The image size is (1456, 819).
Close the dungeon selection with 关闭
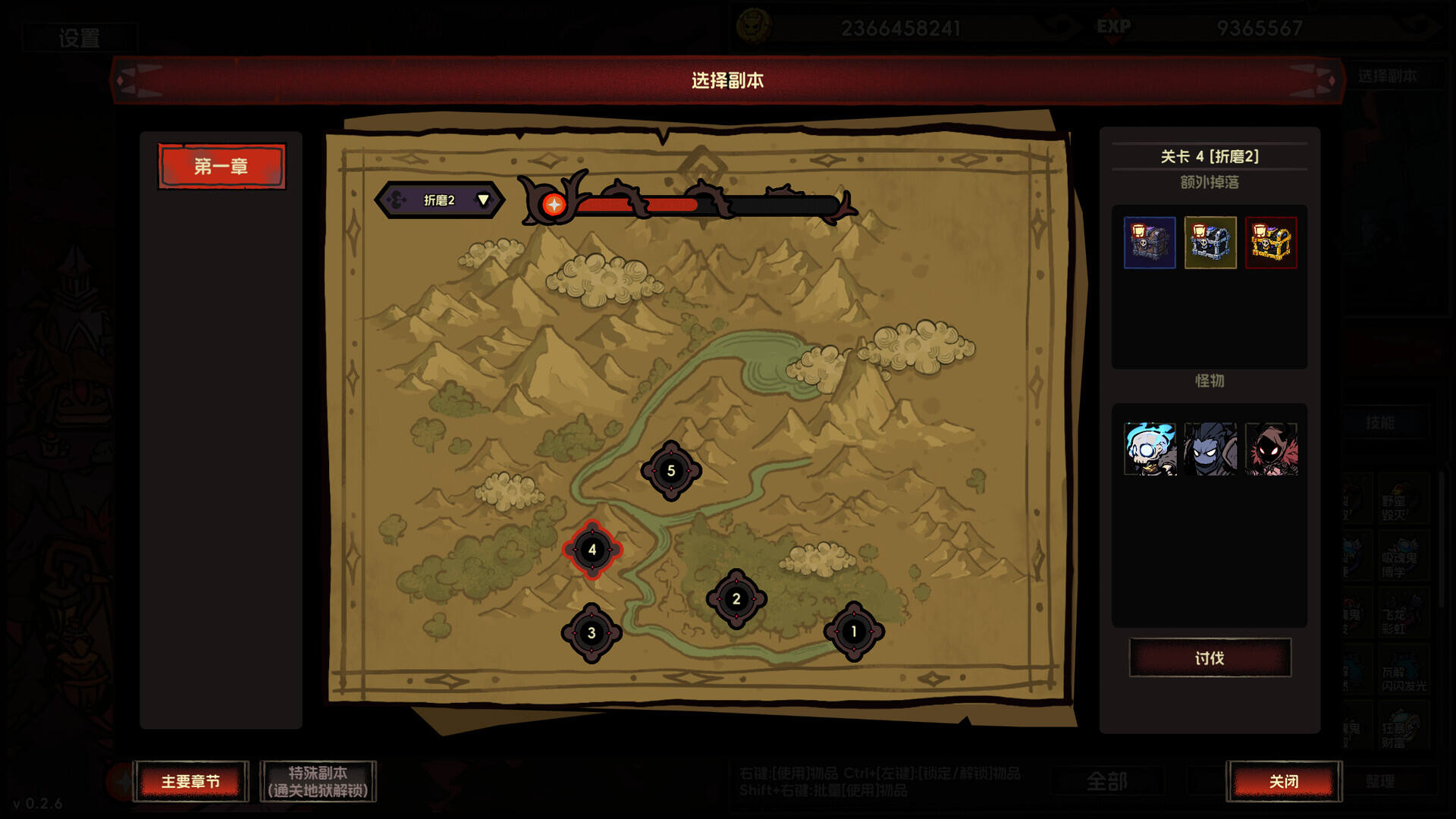[x=1284, y=781]
